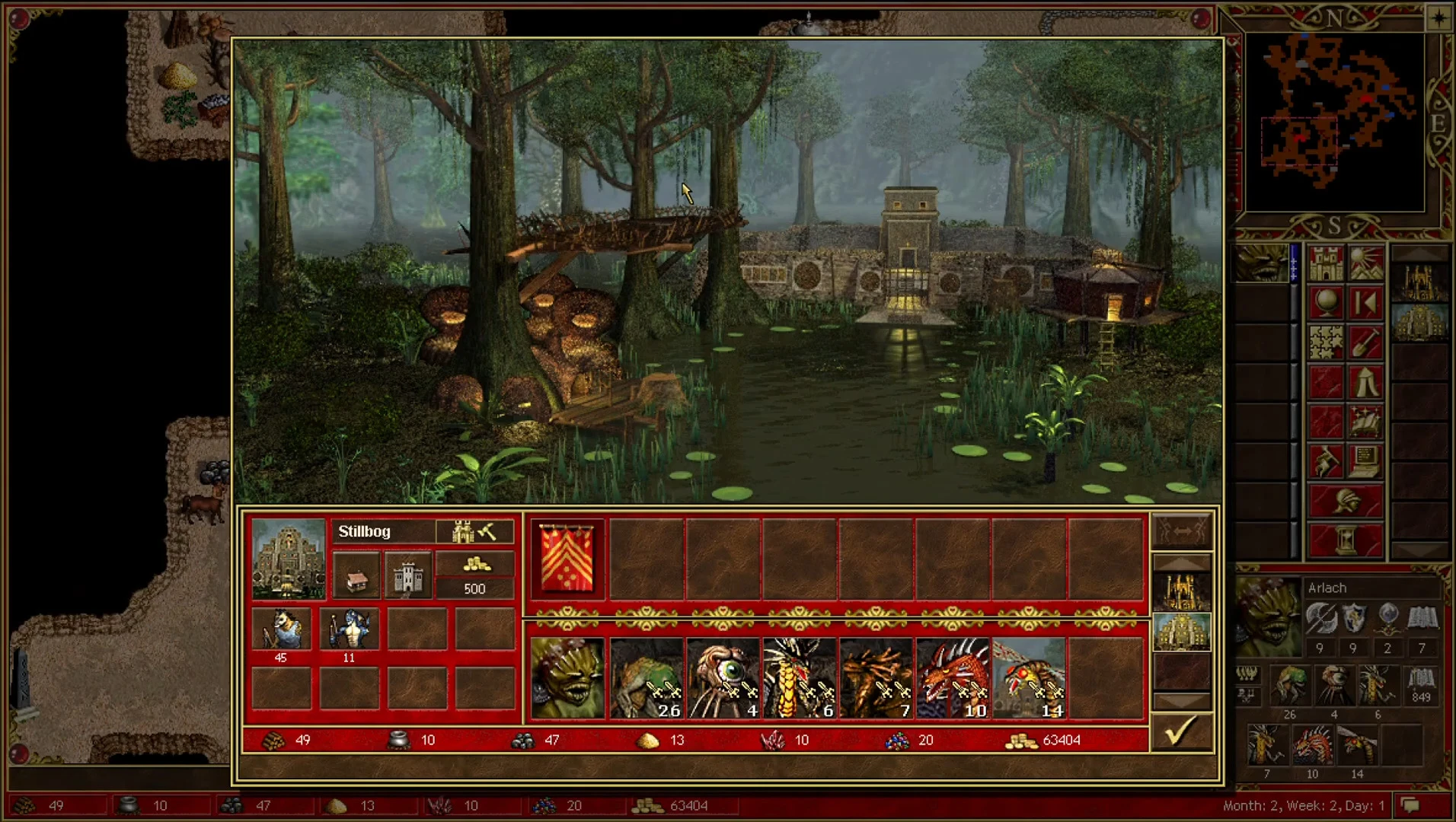Open the spellbook icon
1456x822 pixels.
click(x=1366, y=419)
